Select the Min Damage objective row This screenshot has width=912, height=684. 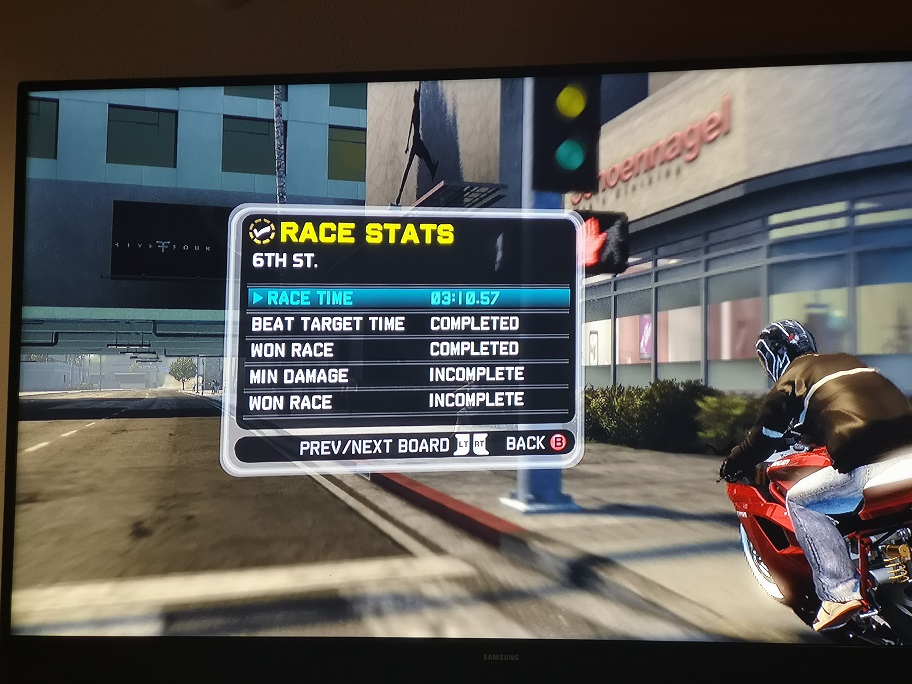(x=408, y=374)
